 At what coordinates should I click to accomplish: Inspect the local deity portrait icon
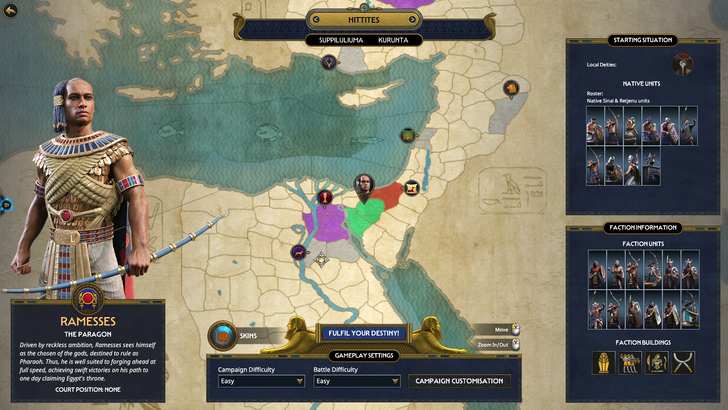pyautogui.click(x=683, y=65)
